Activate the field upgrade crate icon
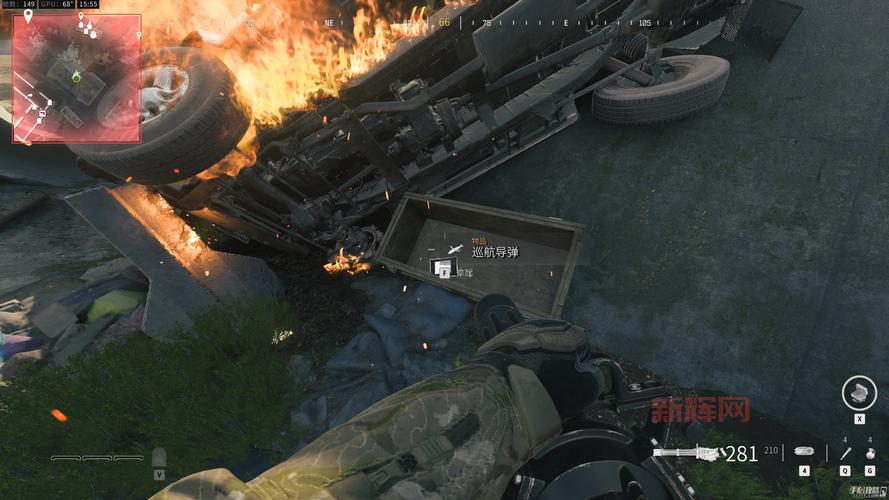Viewport: 889px width, 500px height. (859, 392)
